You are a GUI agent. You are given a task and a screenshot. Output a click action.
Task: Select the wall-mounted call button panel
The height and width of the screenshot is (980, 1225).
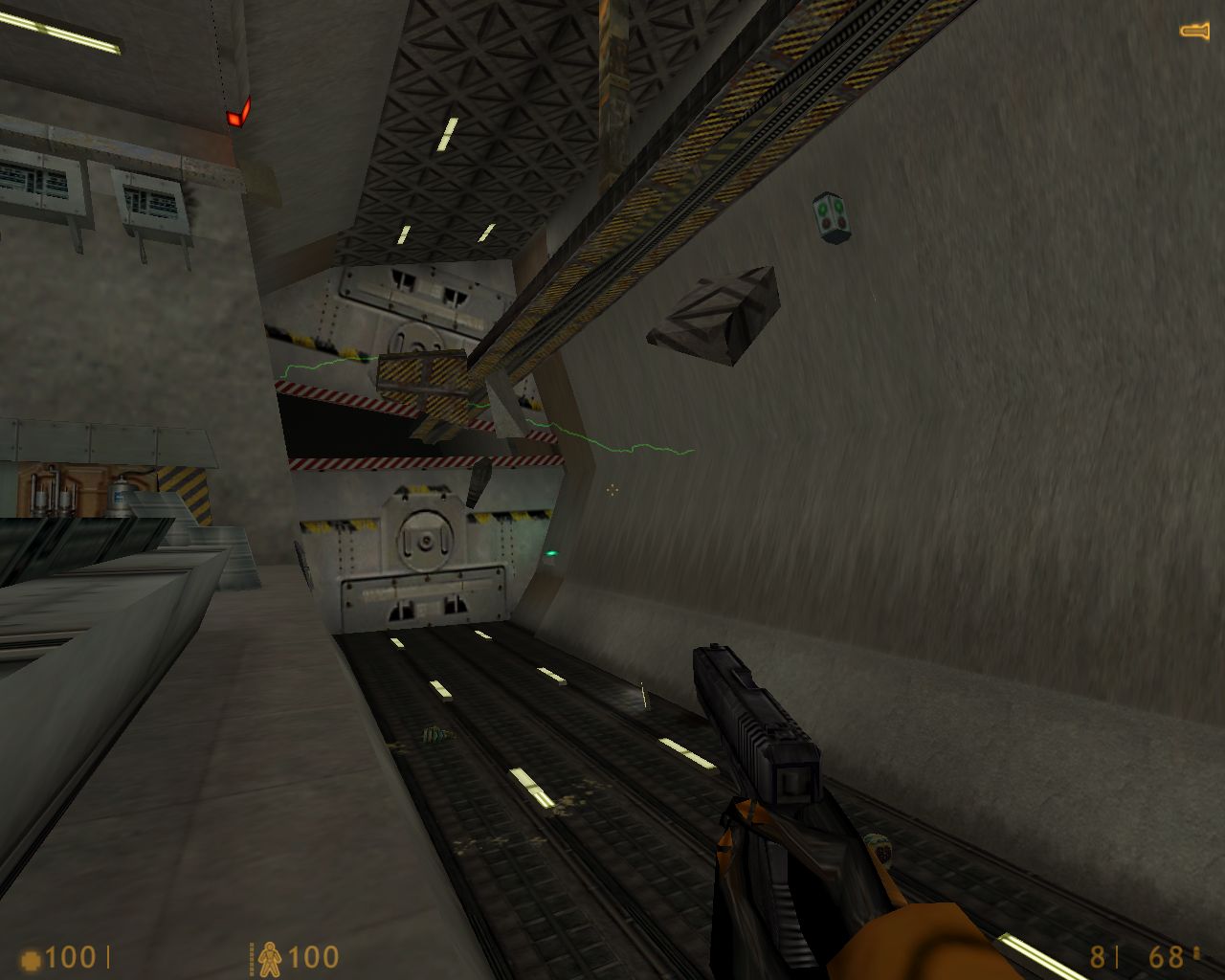tap(829, 212)
